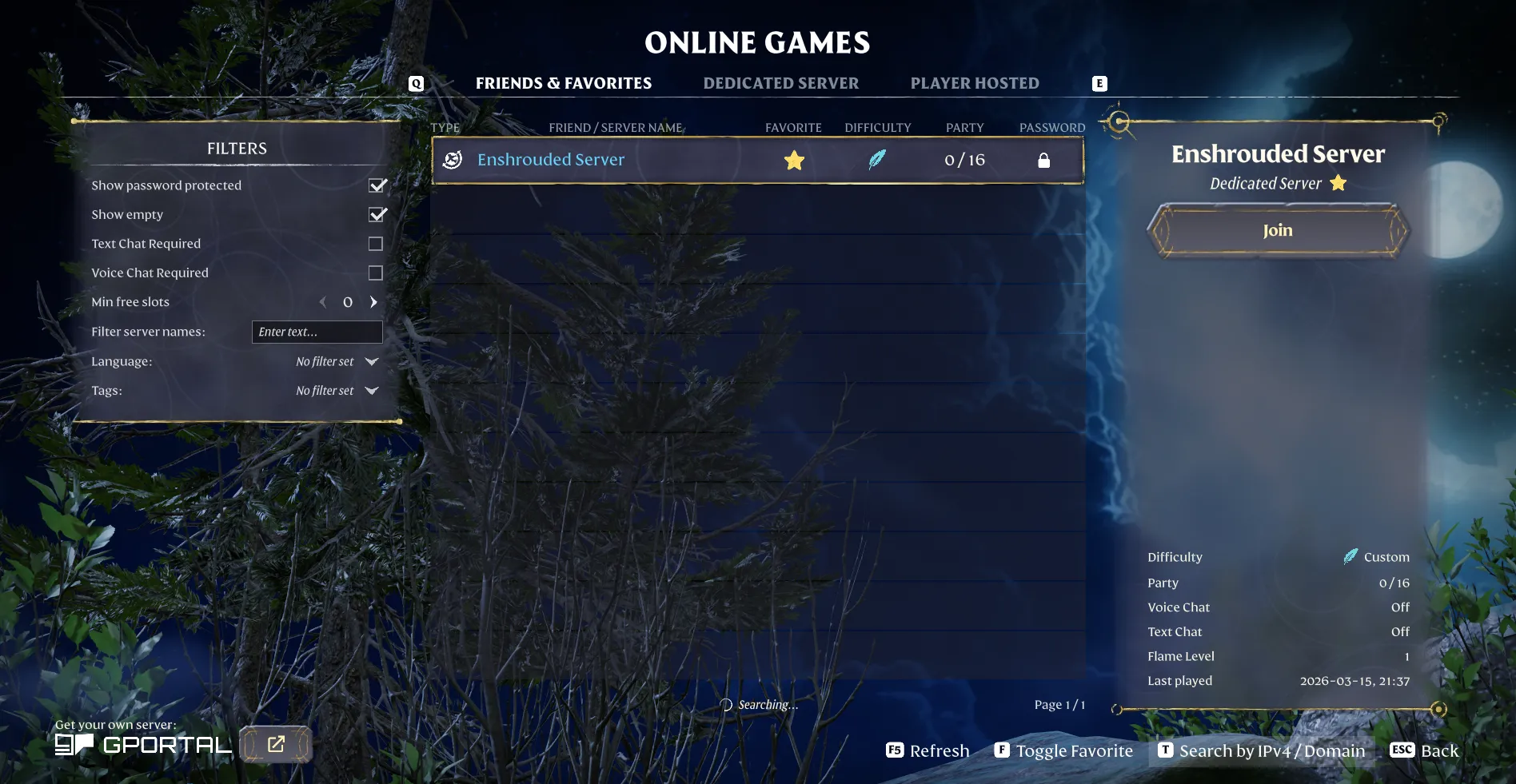This screenshot has height=784, width=1516.
Task: Switch to the Dedicated Server tab
Action: (x=780, y=82)
